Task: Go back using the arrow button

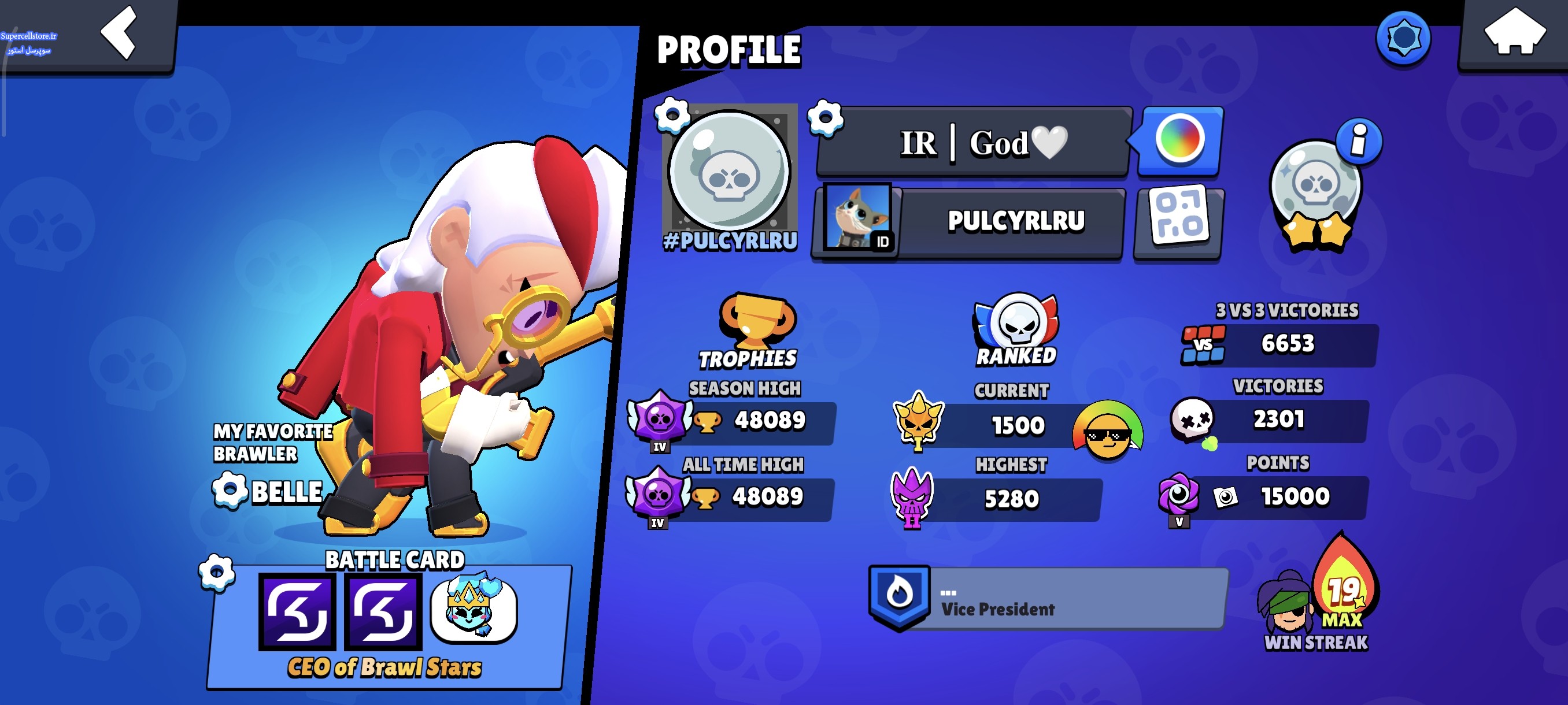Action: coord(119,34)
